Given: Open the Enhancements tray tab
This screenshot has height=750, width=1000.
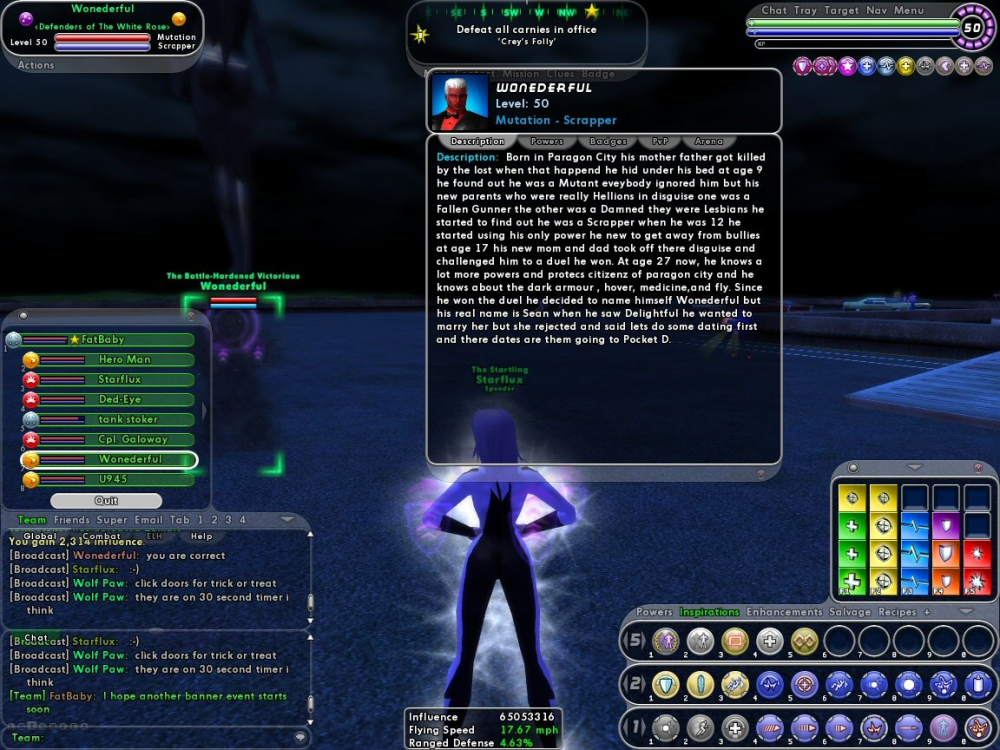Looking at the screenshot, I should (784, 612).
